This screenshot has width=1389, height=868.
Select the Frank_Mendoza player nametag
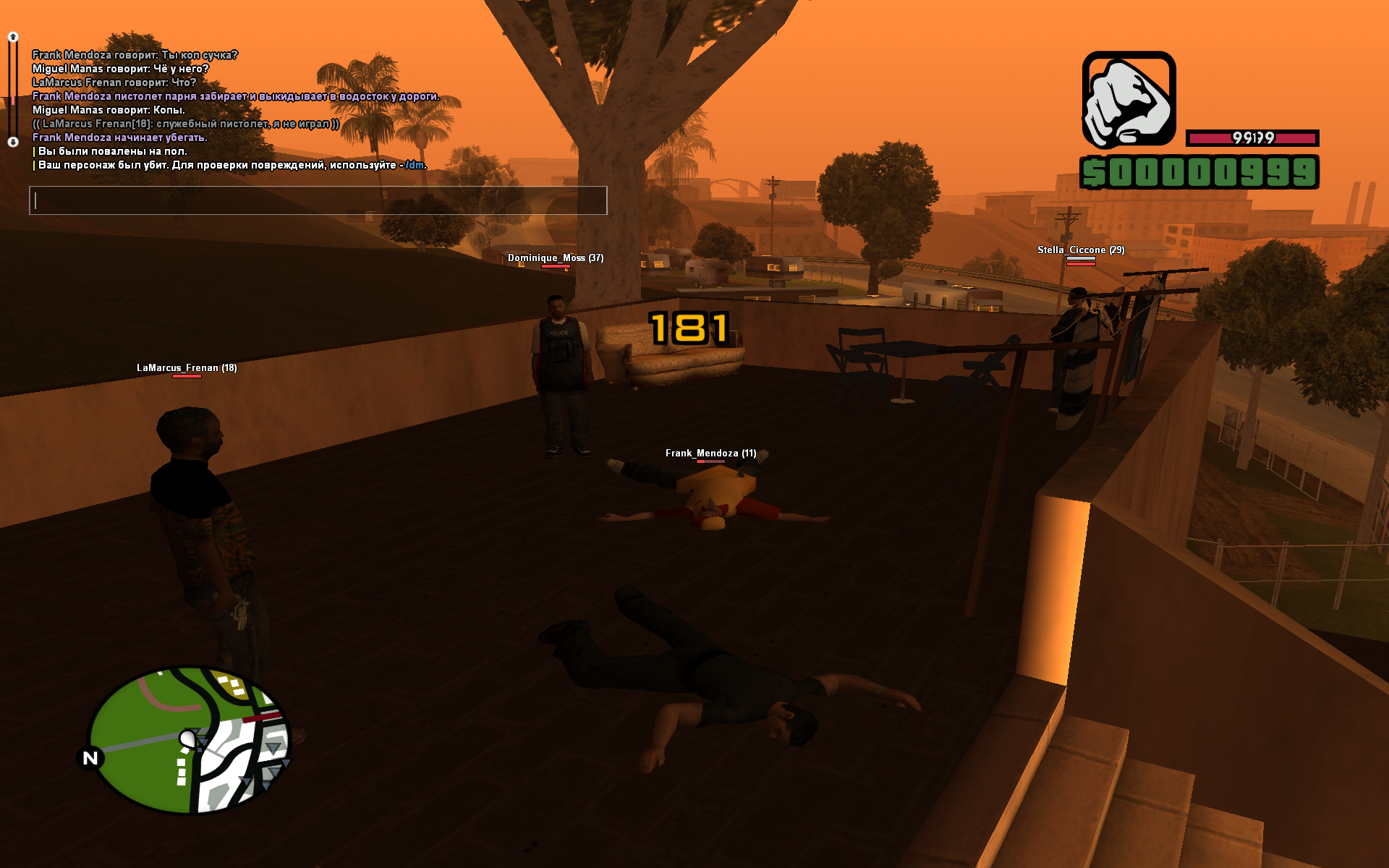(x=710, y=454)
